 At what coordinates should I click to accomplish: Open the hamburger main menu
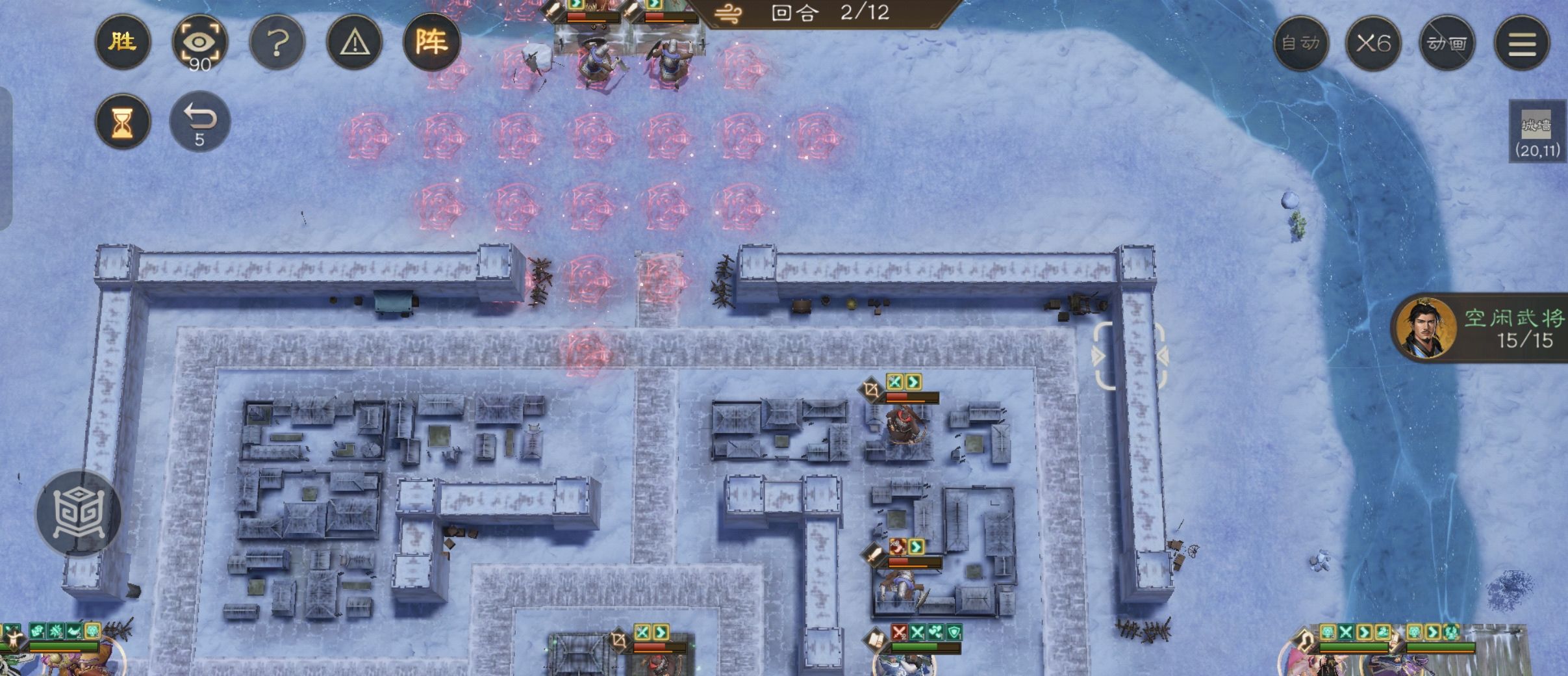coord(1522,44)
